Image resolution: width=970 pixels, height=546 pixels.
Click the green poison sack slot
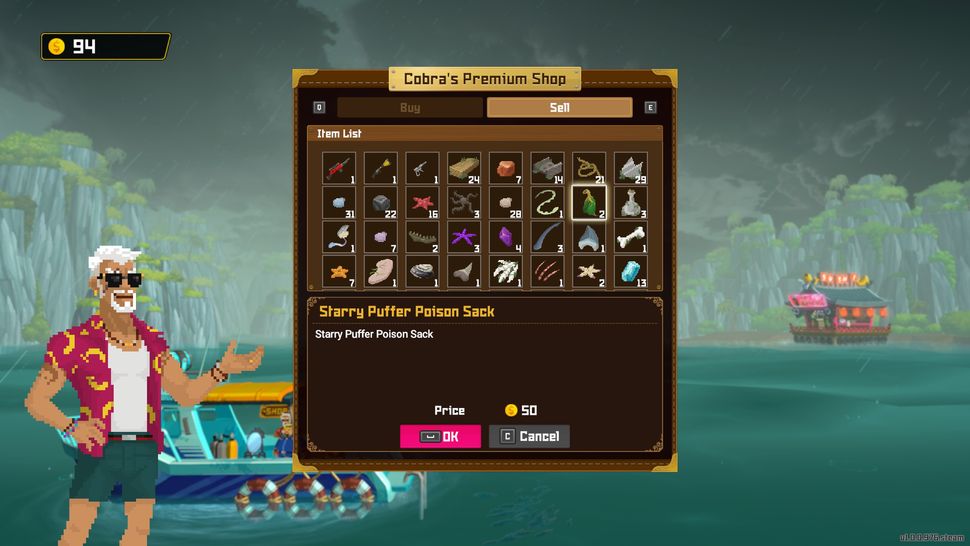(x=589, y=203)
